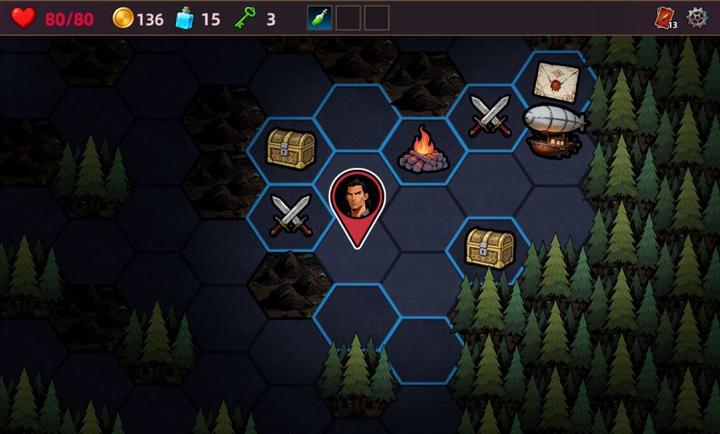Open the treasure chest tile bordering the pine forest

pos(490,246)
